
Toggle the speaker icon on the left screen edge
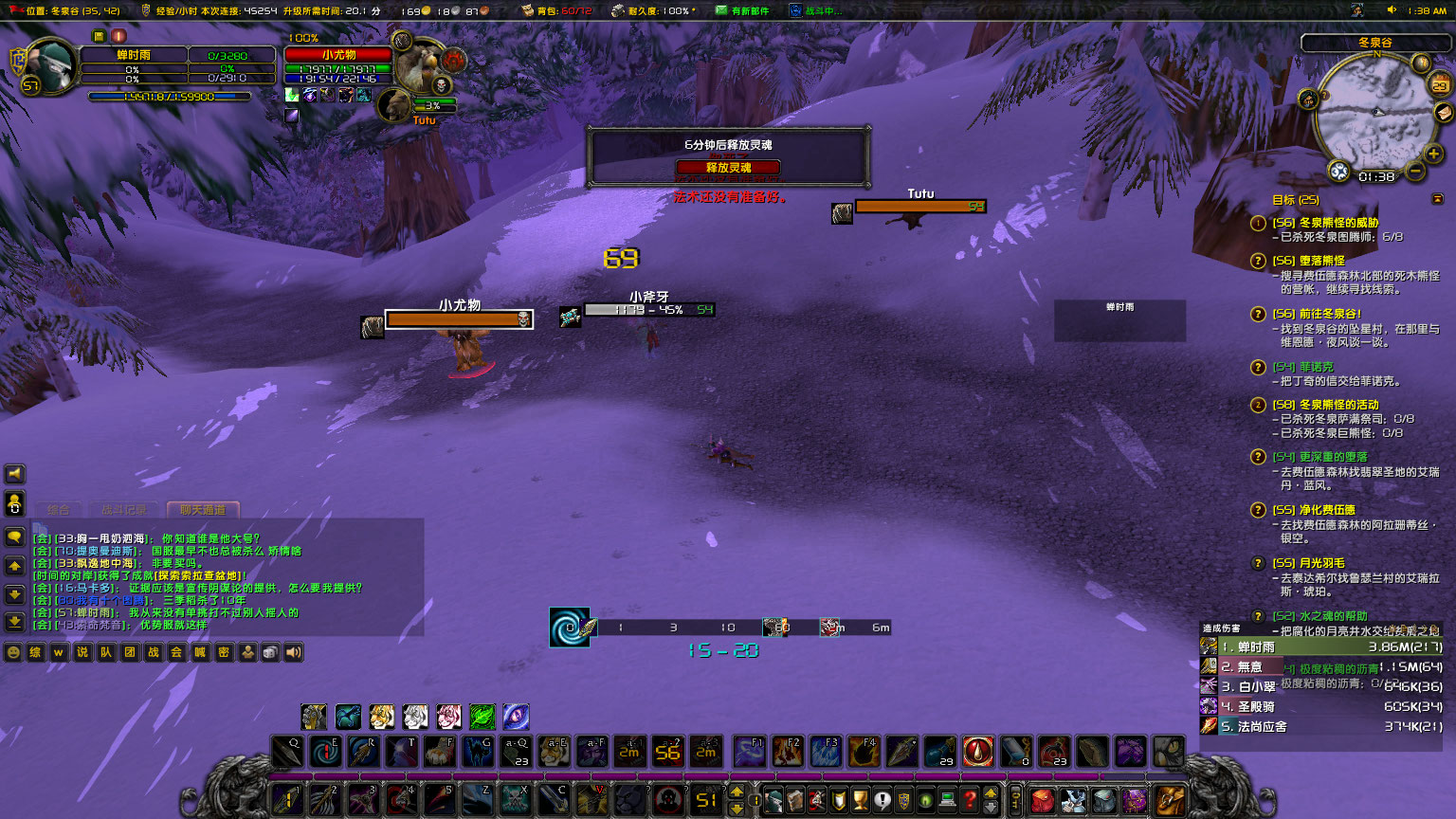[x=12, y=474]
